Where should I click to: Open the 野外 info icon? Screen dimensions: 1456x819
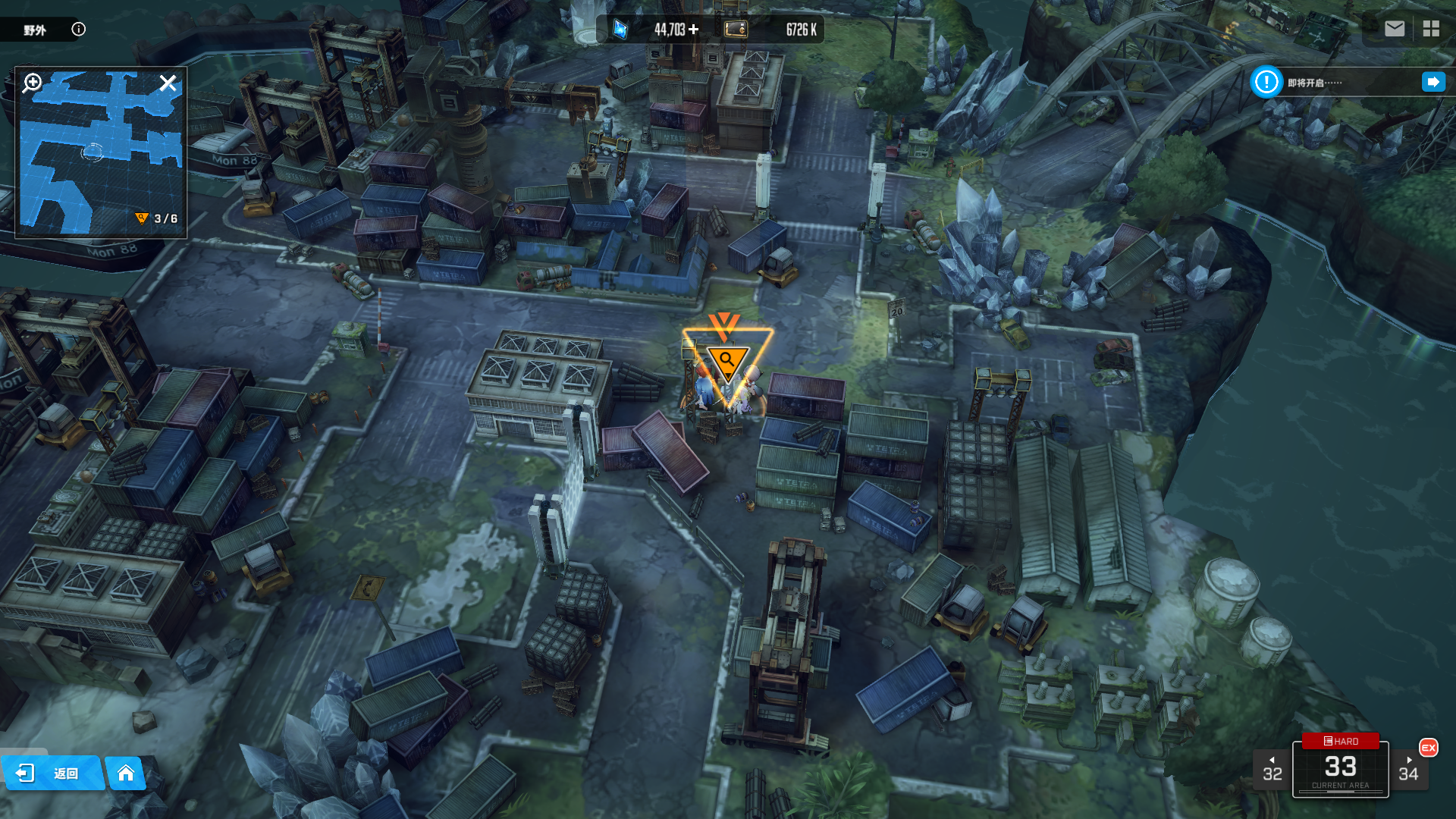(x=79, y=30)
